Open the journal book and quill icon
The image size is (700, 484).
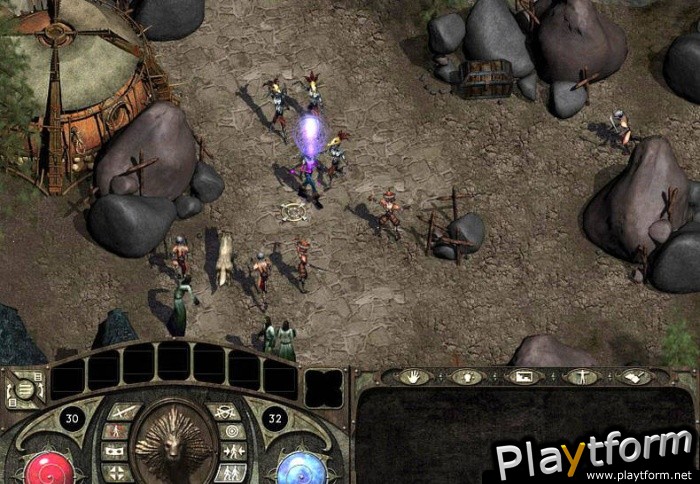pyautogui.click(x=634, y=377)
